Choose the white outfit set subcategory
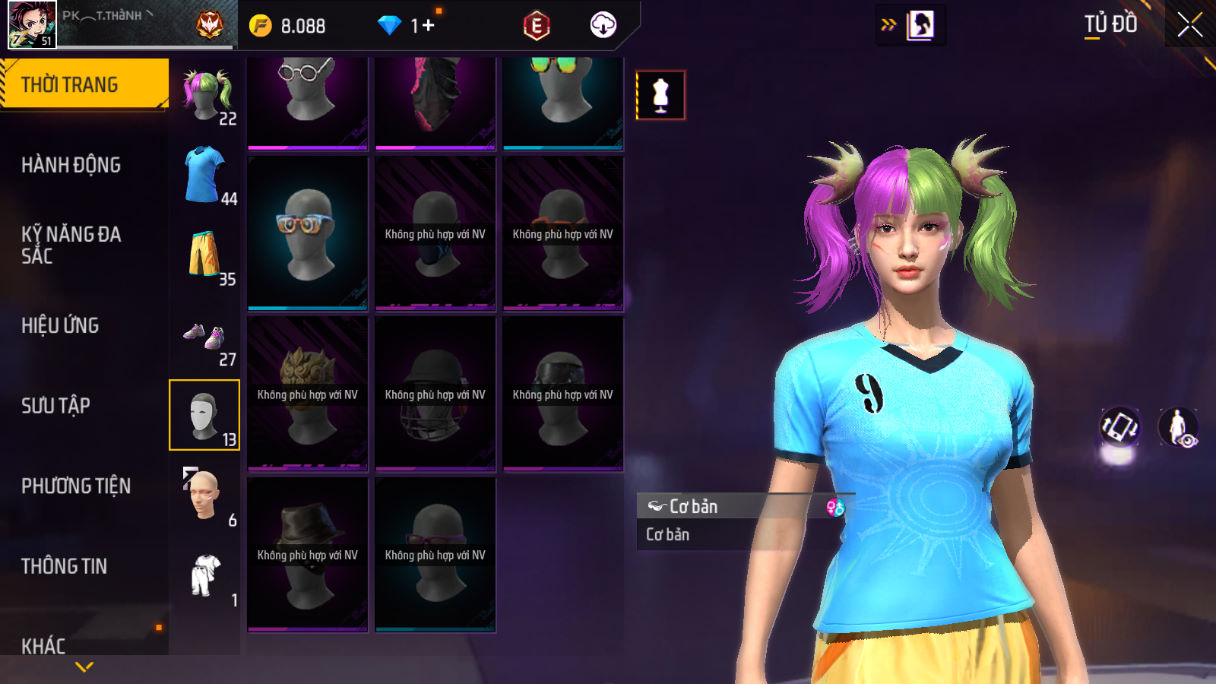The height and width of the screenshot is (684, 1216). (x=205, y=575)
